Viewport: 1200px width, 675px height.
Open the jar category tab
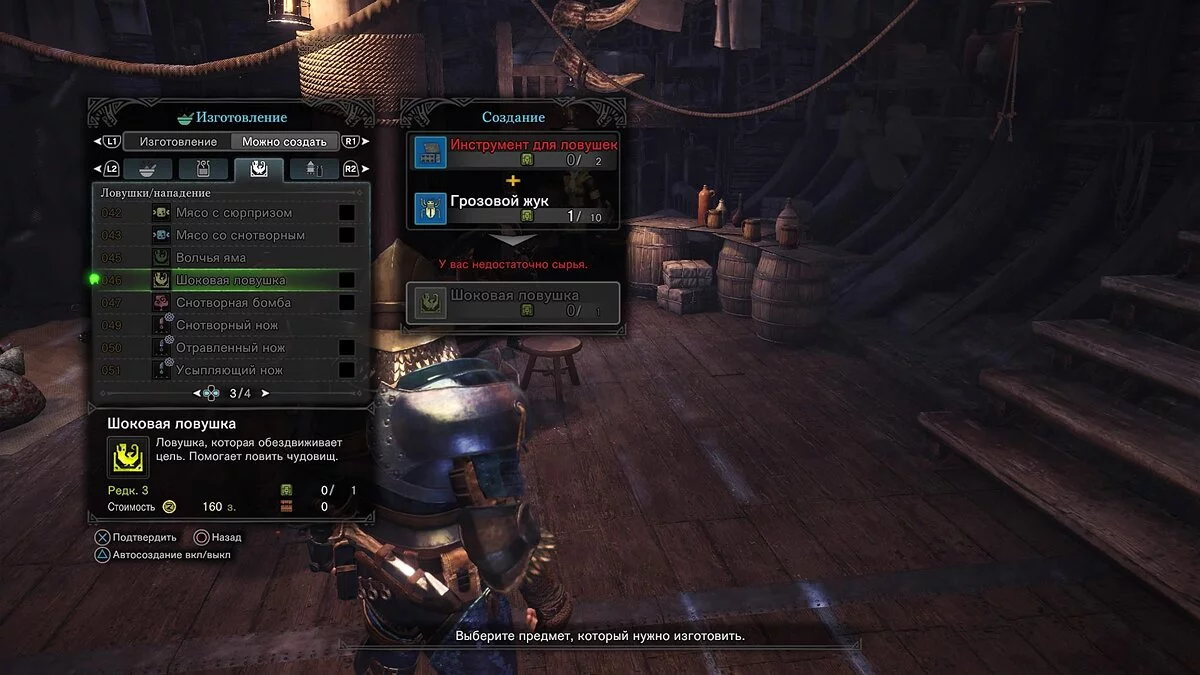[x=204, y=169]
